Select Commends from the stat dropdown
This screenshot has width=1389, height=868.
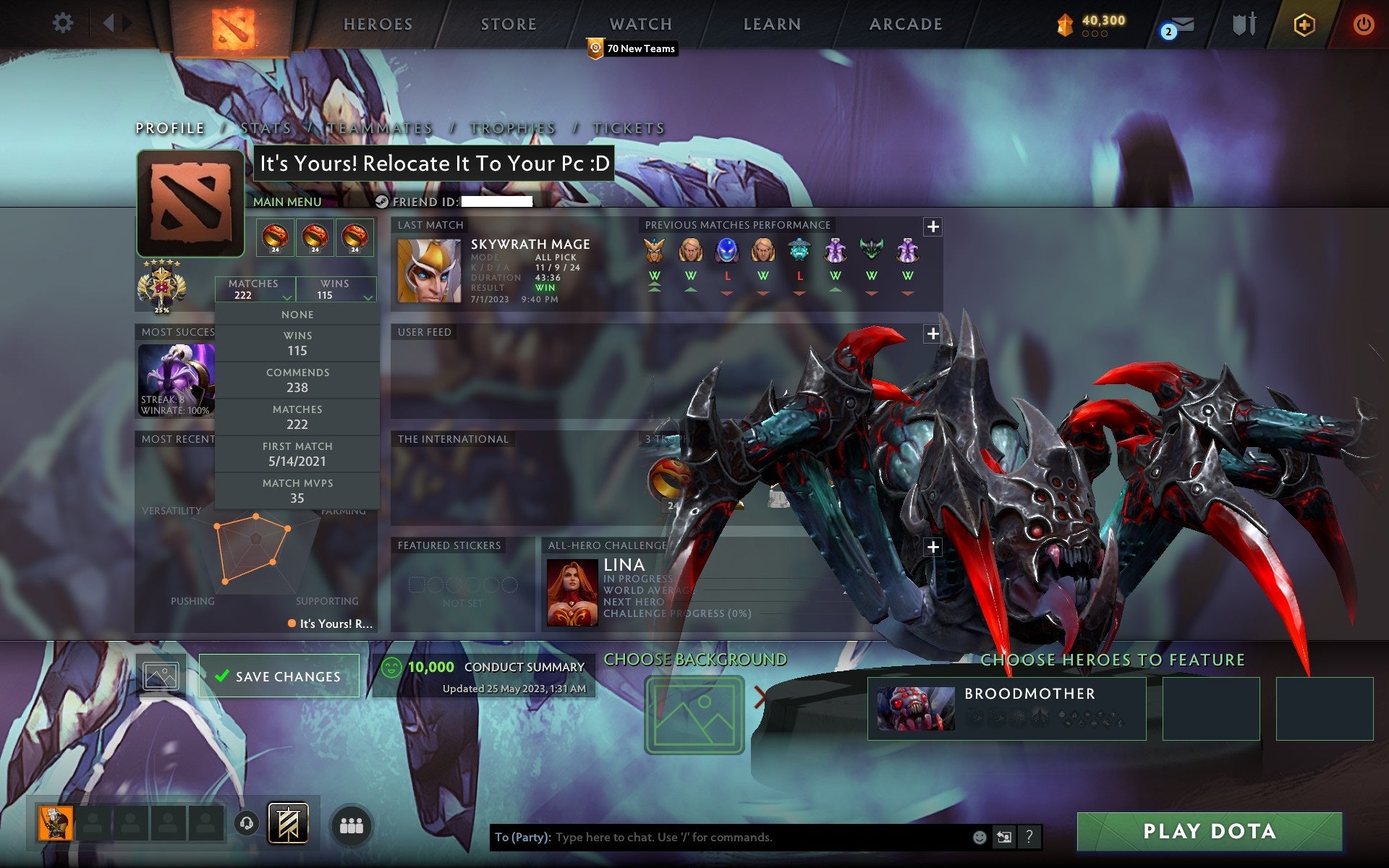point(298,380)
